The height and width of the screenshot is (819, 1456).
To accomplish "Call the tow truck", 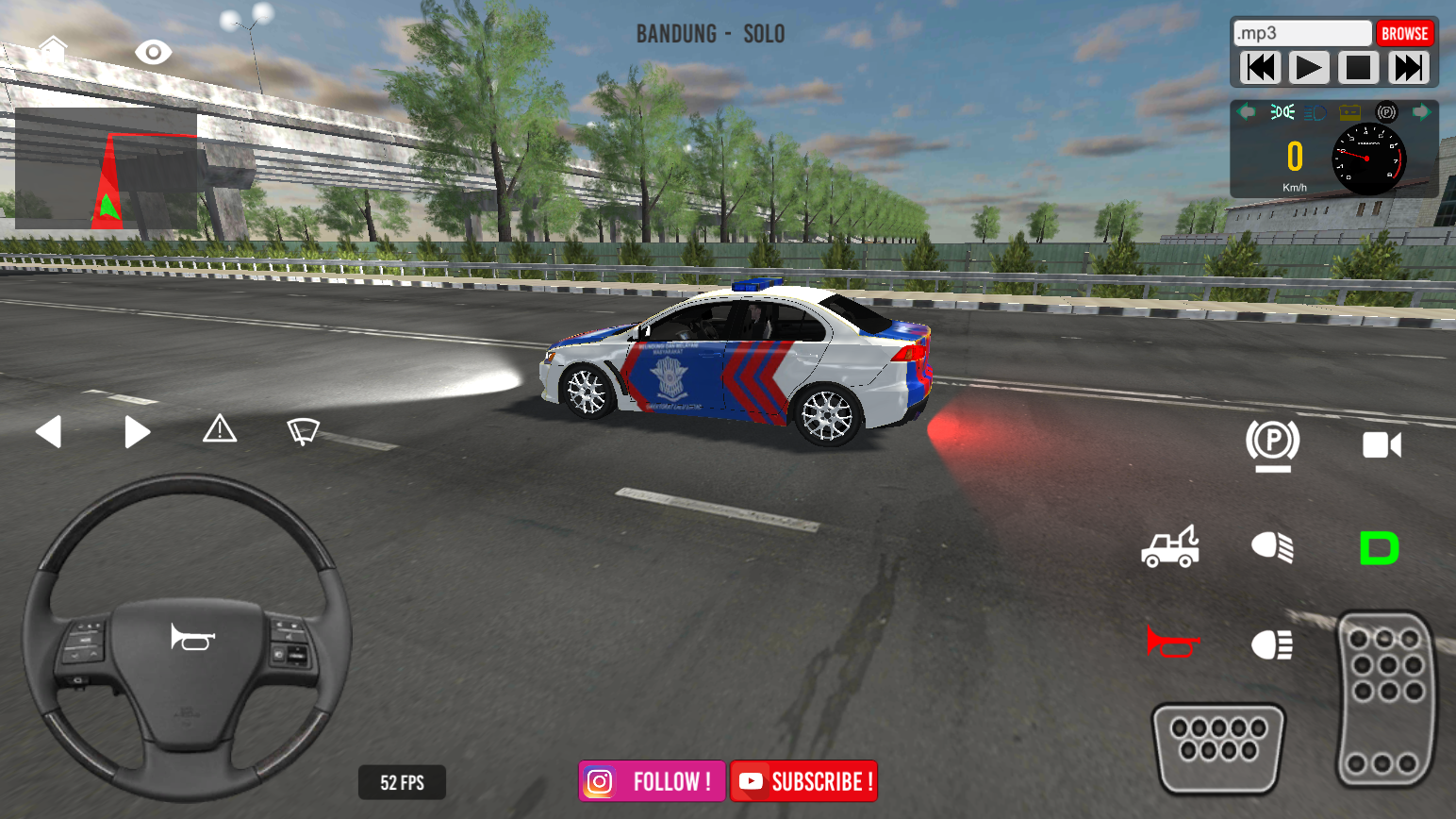I will [1170, 547].
